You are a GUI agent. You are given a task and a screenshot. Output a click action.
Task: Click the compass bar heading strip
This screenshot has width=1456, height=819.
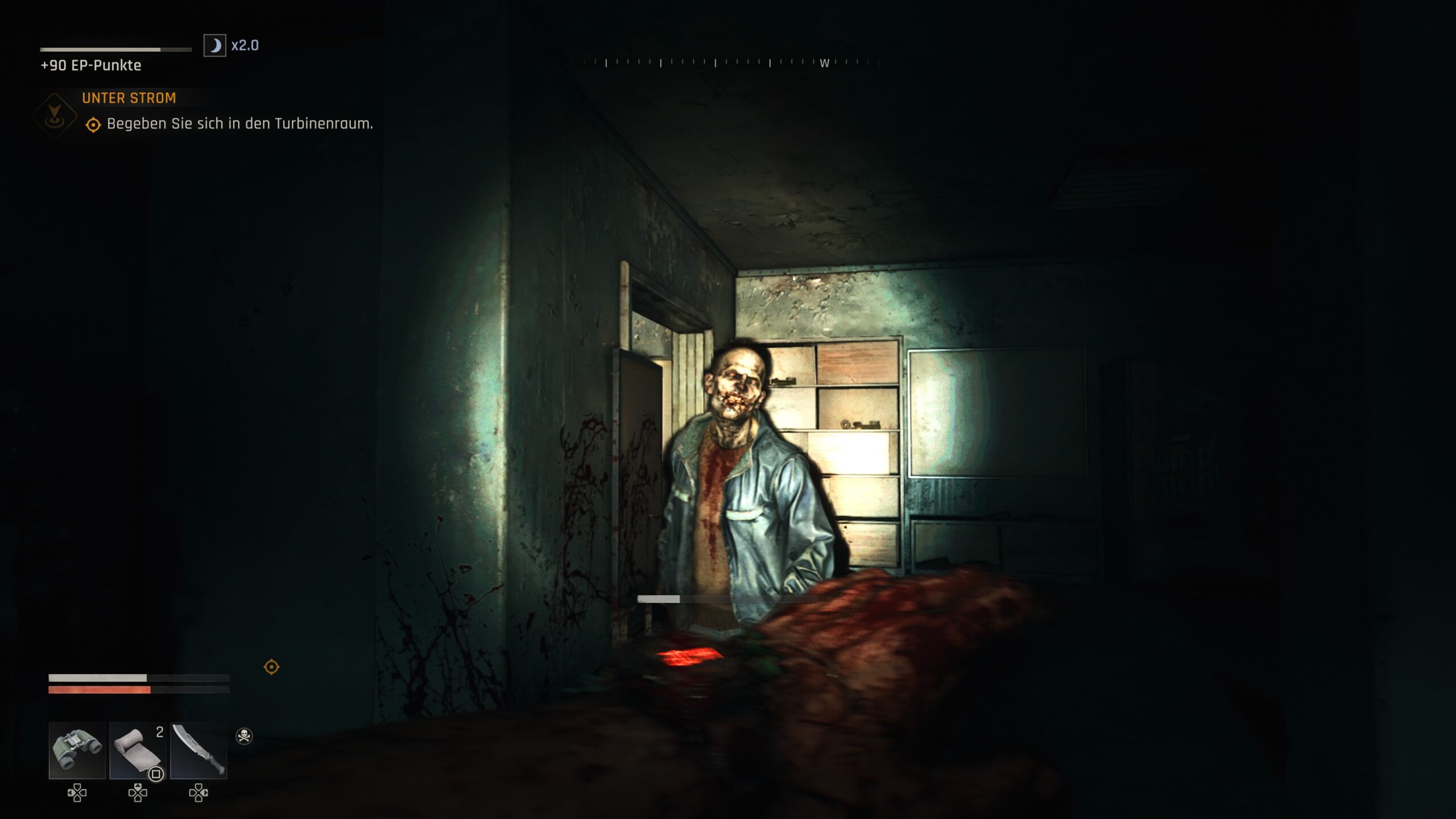731,63
